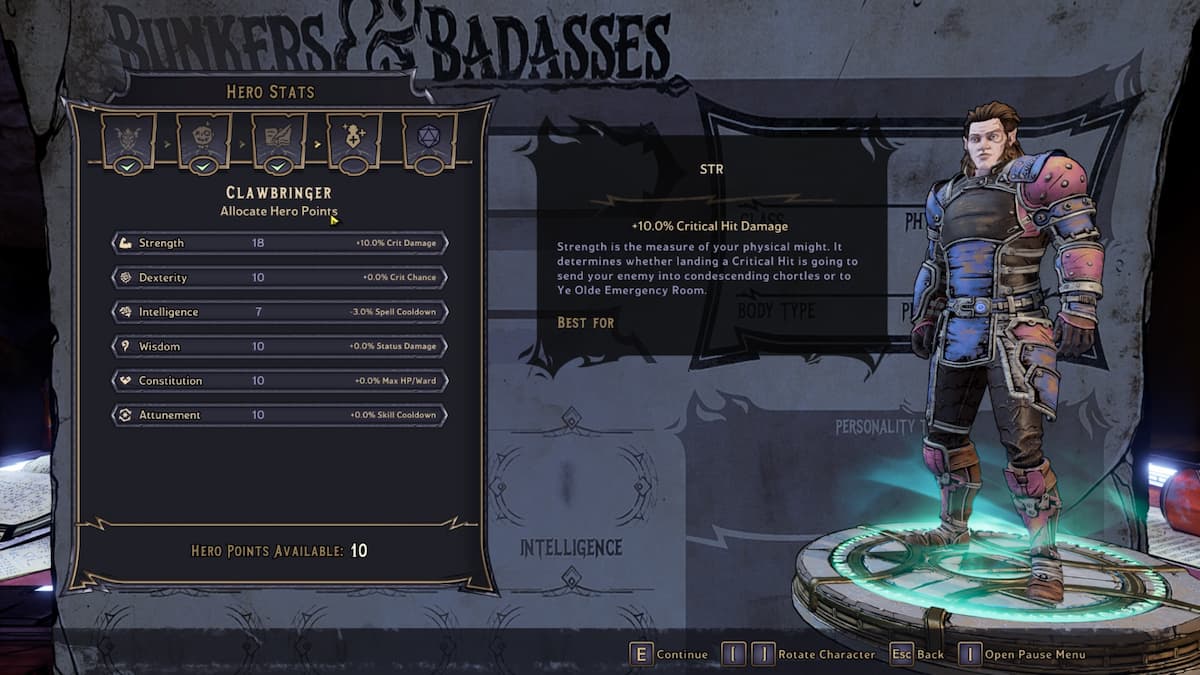Choose the Dexterity stat row
Viewport: 1200px width, 675px height.
pyautogui.click(x=279, y=277)
